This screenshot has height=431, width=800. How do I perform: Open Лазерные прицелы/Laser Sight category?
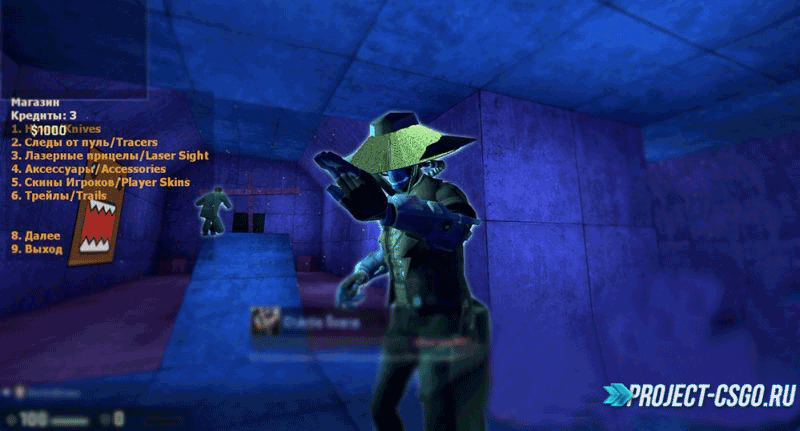click(96, 155)
